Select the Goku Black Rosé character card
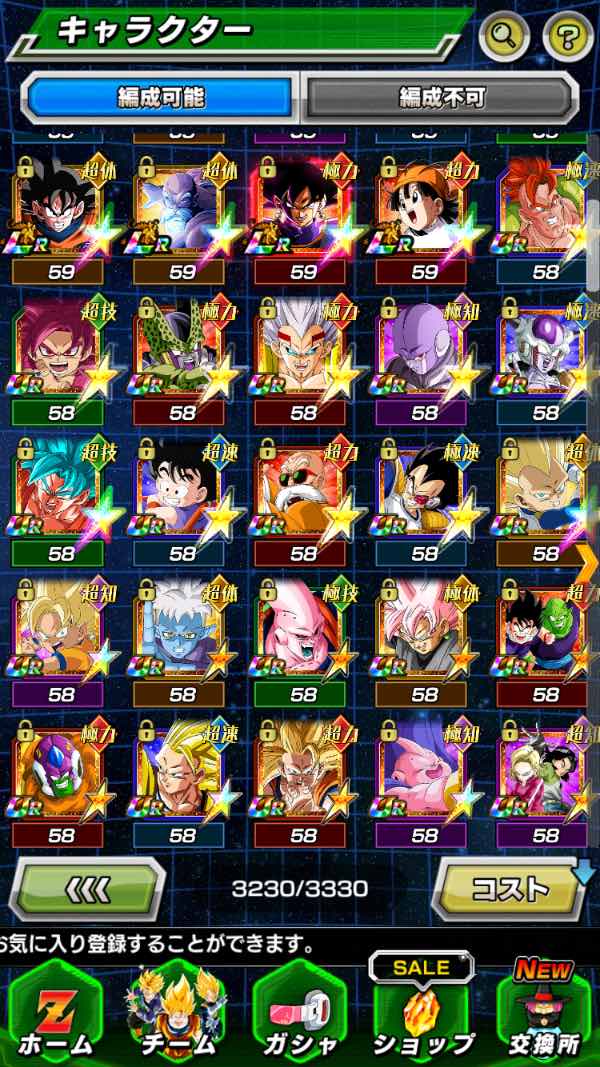The width and height of the screenshot is (600, 1067). point(424,630)
